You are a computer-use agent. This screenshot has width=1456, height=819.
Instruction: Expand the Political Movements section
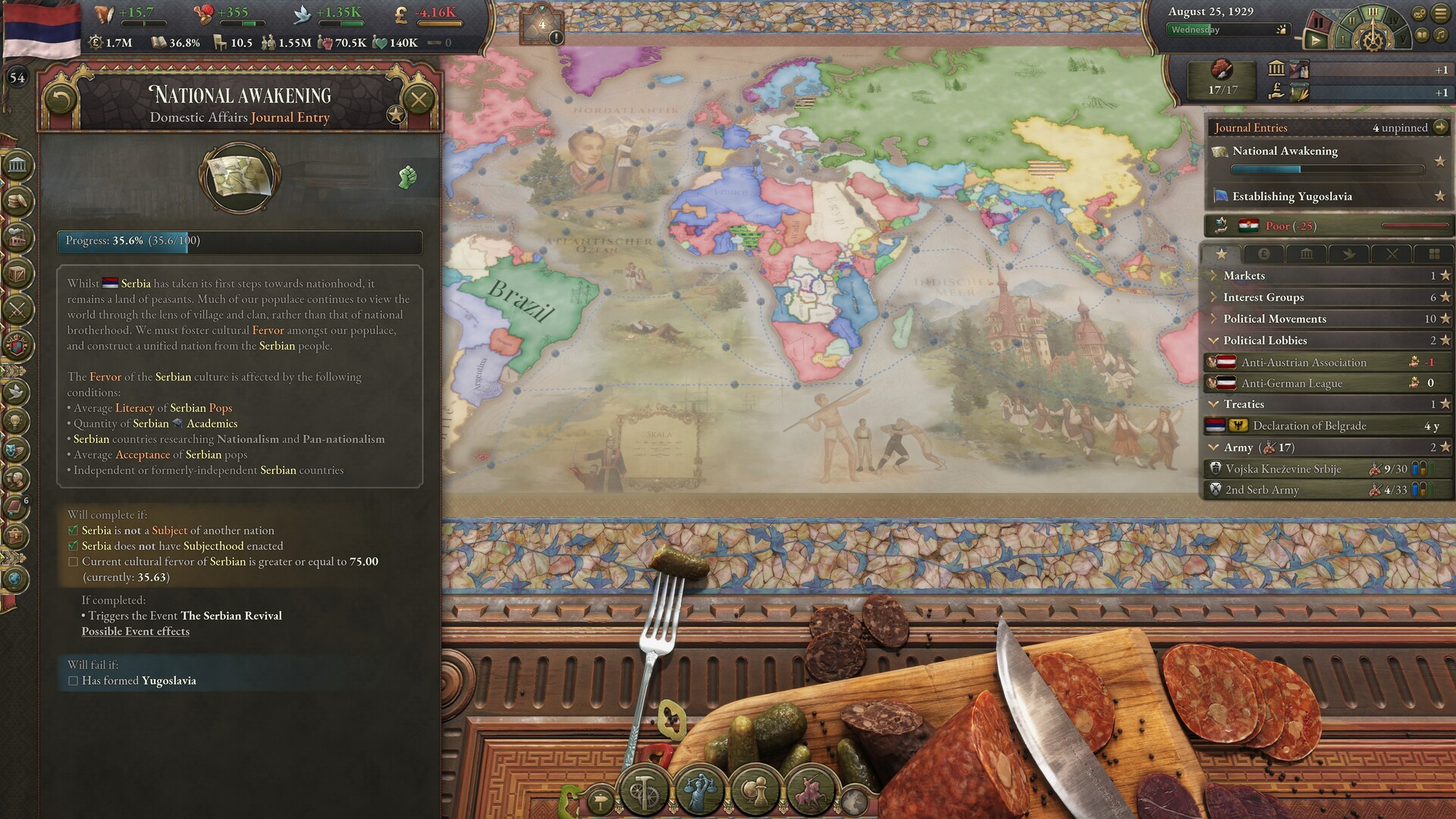1274,318
